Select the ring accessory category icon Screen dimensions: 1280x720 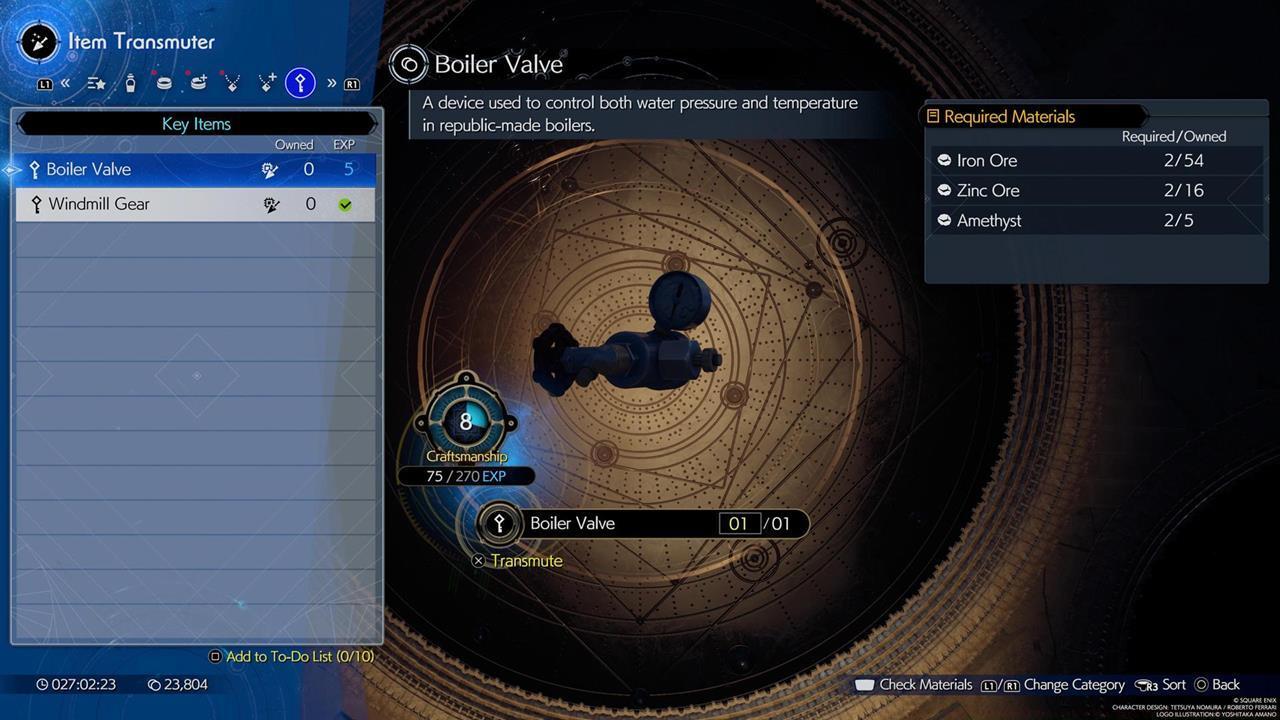[165, 83]
